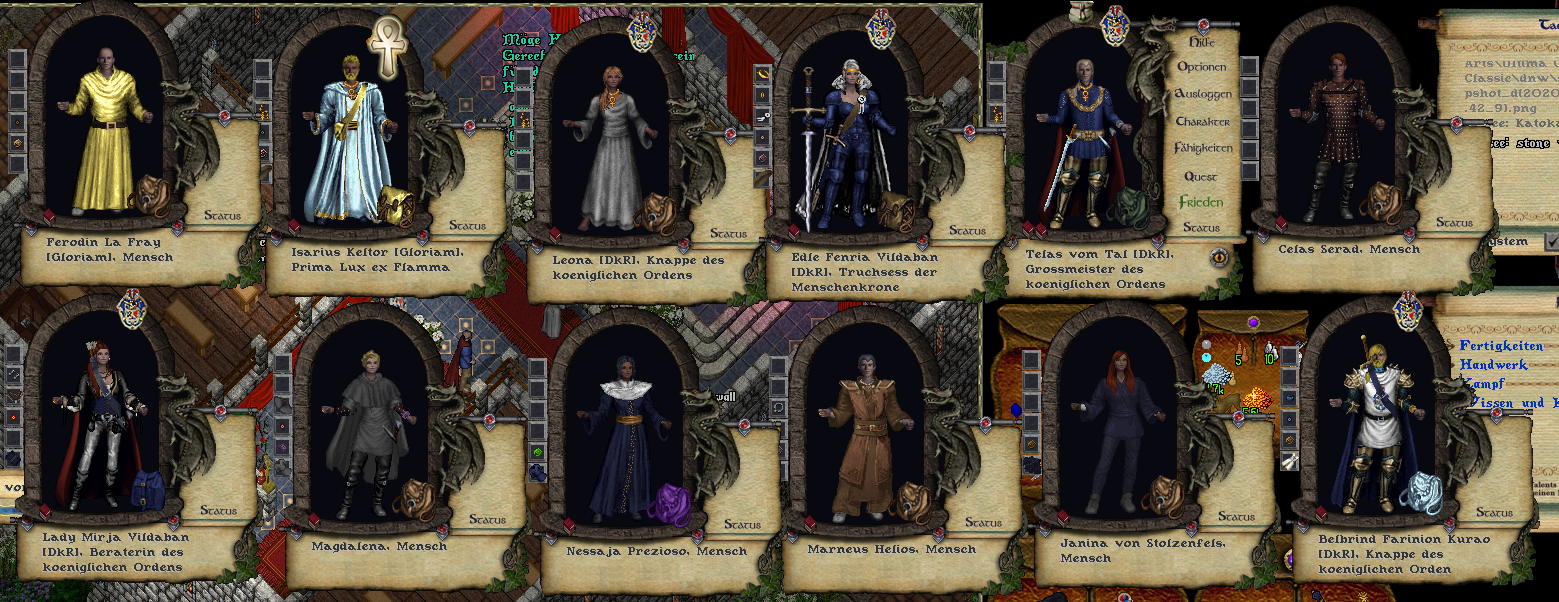Select the Handwerk skill category
The image size is (1559, 602).
click(1493, 365)
